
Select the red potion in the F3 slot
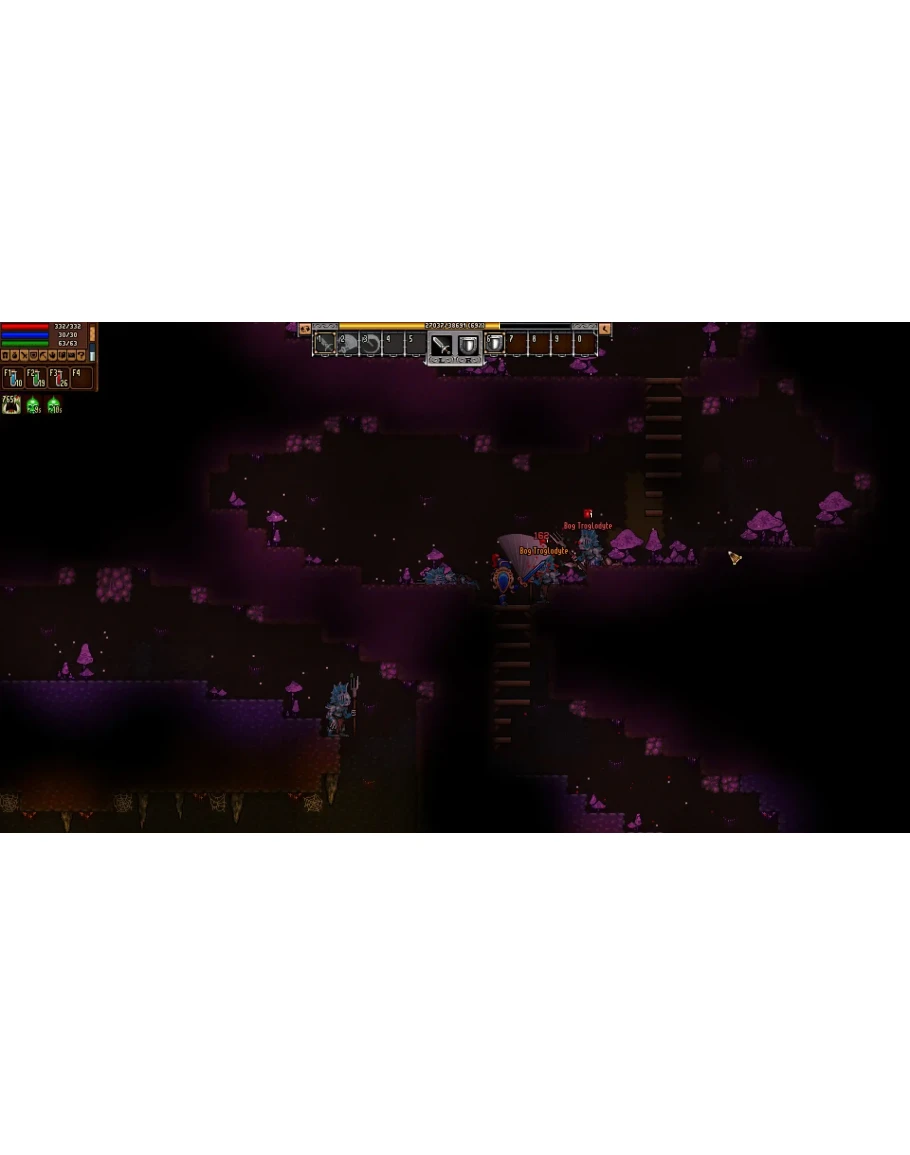tap(59, 378)
